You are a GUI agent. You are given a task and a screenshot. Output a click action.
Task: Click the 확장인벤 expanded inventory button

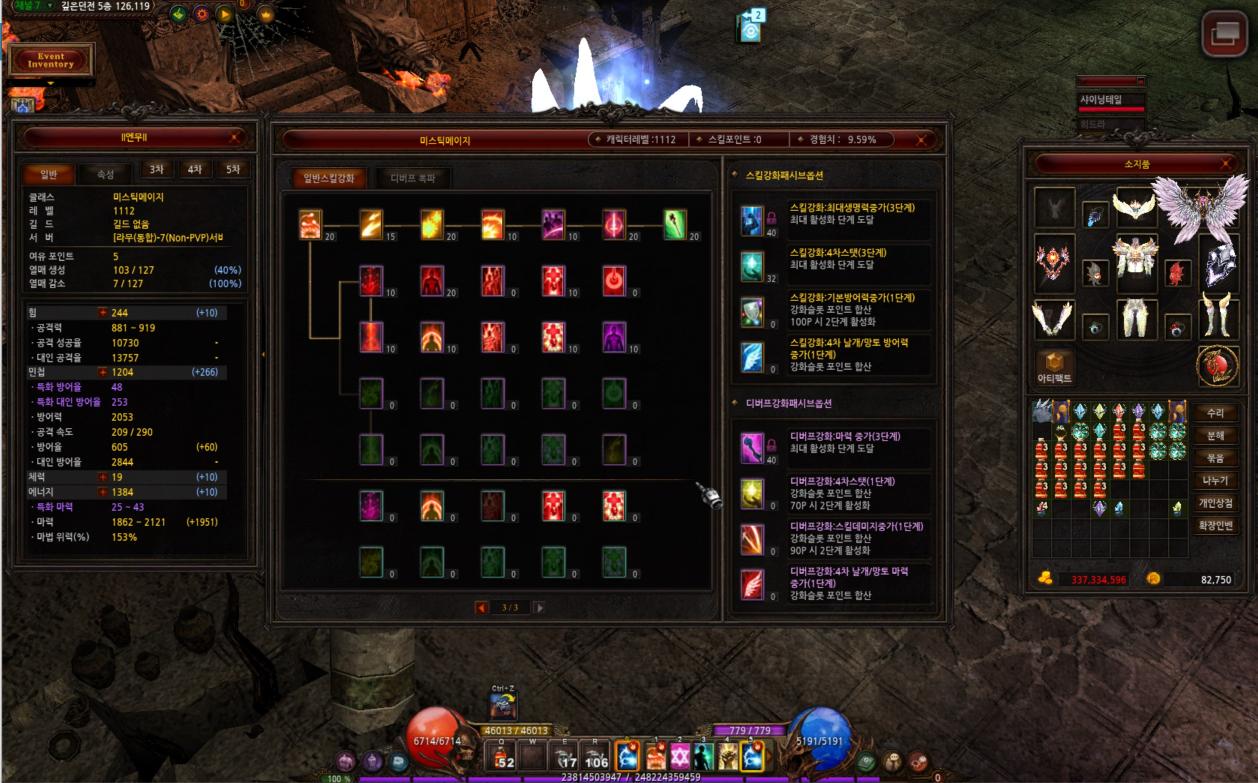click(x=1215, y=525)
